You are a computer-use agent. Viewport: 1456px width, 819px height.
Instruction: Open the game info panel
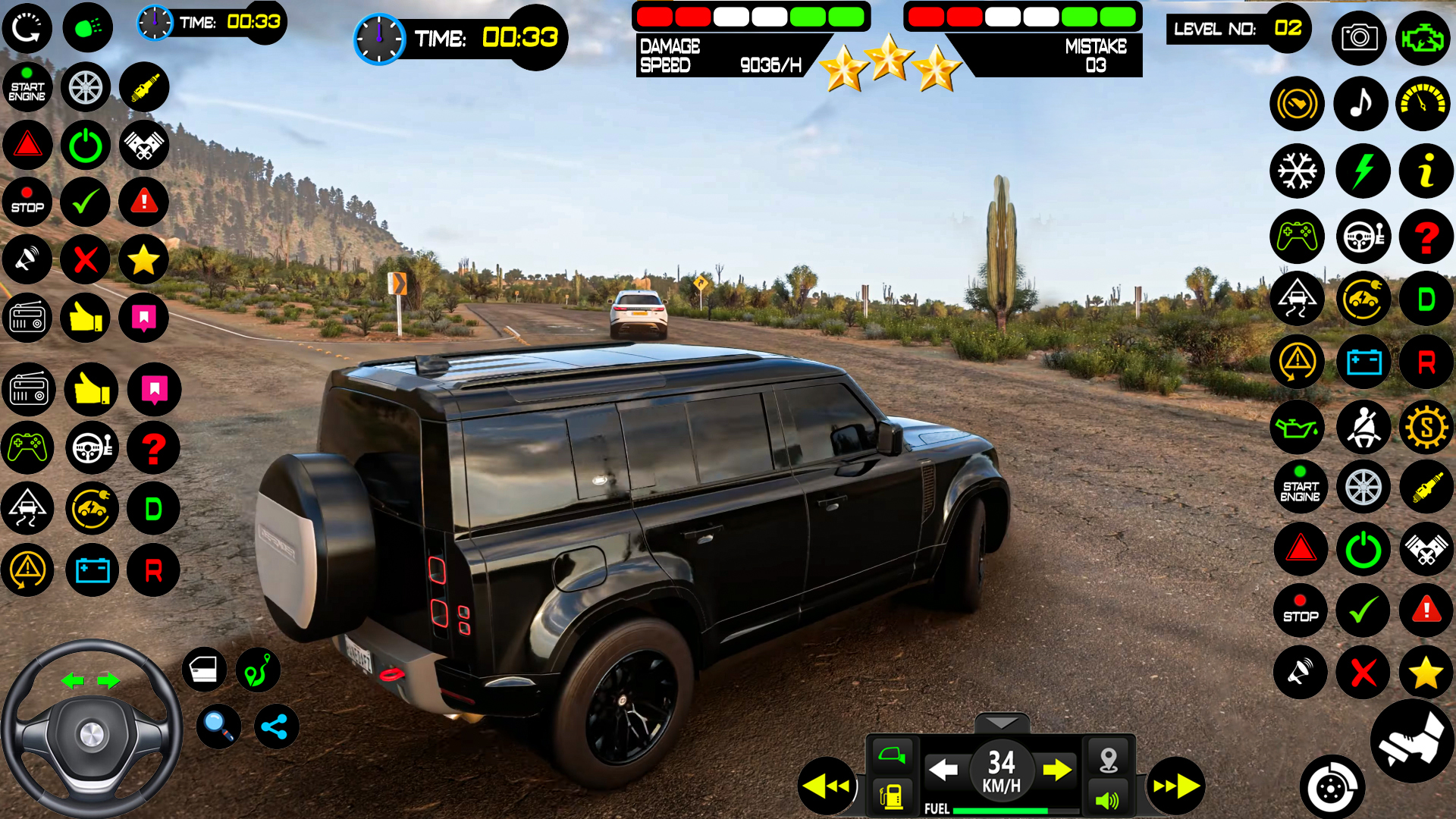click(1426, 171)
